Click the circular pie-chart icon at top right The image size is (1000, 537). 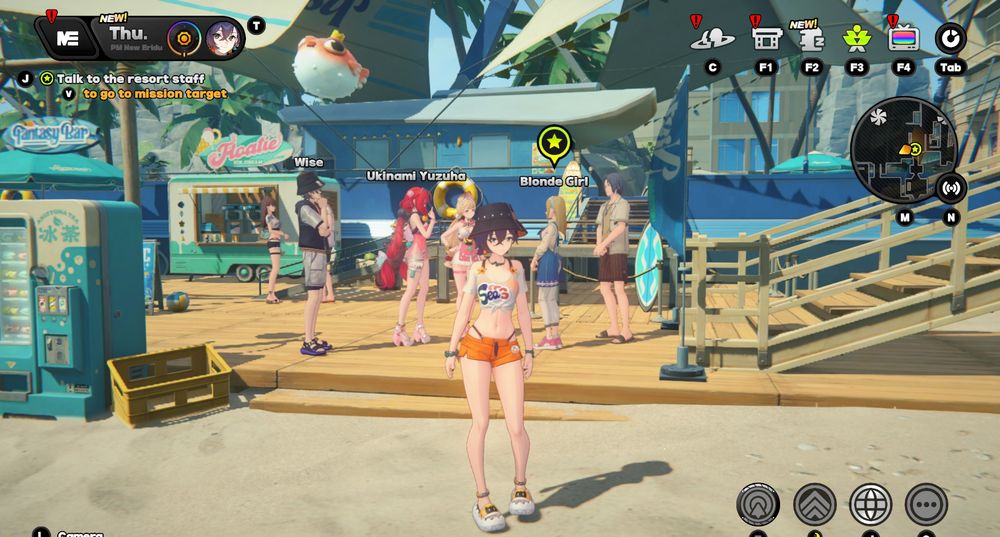(950, 39)
